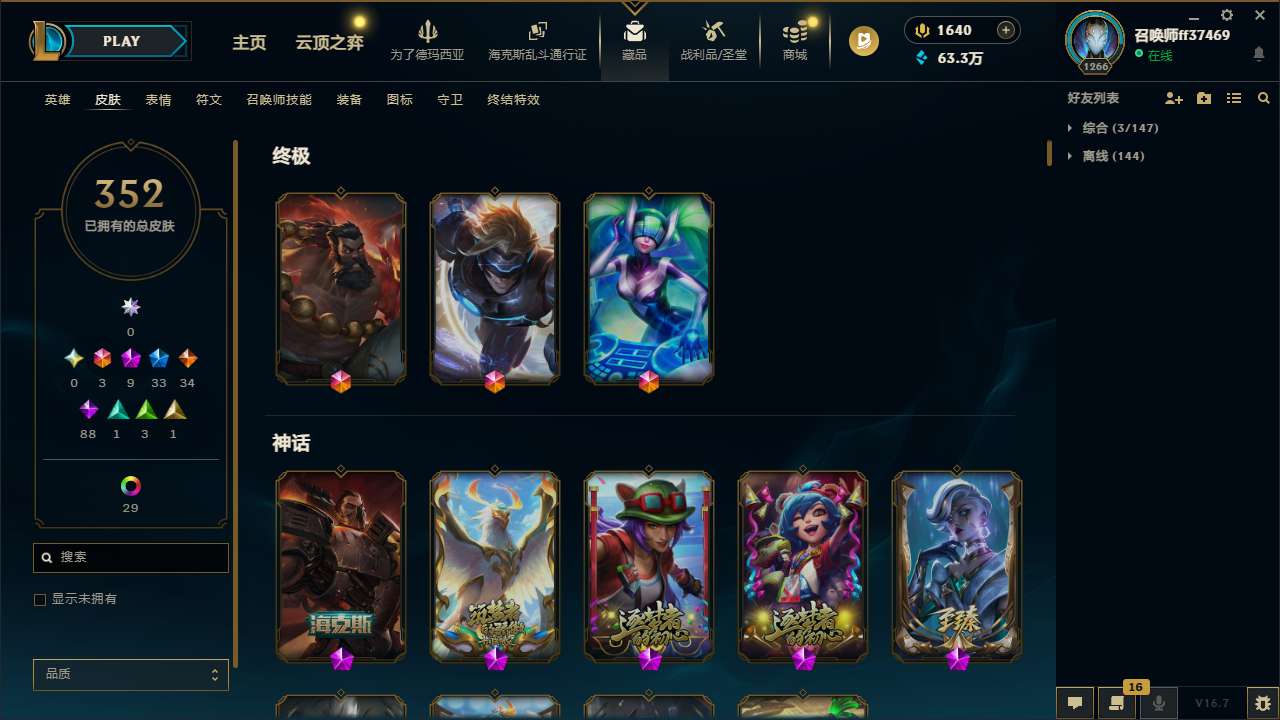This screenshot has height=720, width=1280.
Task: Open the settings gear at top right
Action: tap(1226, 16)
